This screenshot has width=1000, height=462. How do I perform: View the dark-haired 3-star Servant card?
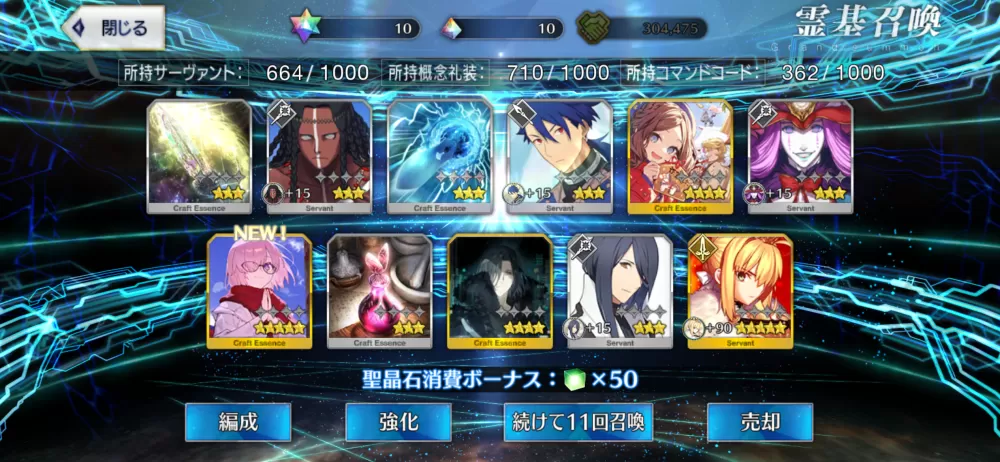620,291
